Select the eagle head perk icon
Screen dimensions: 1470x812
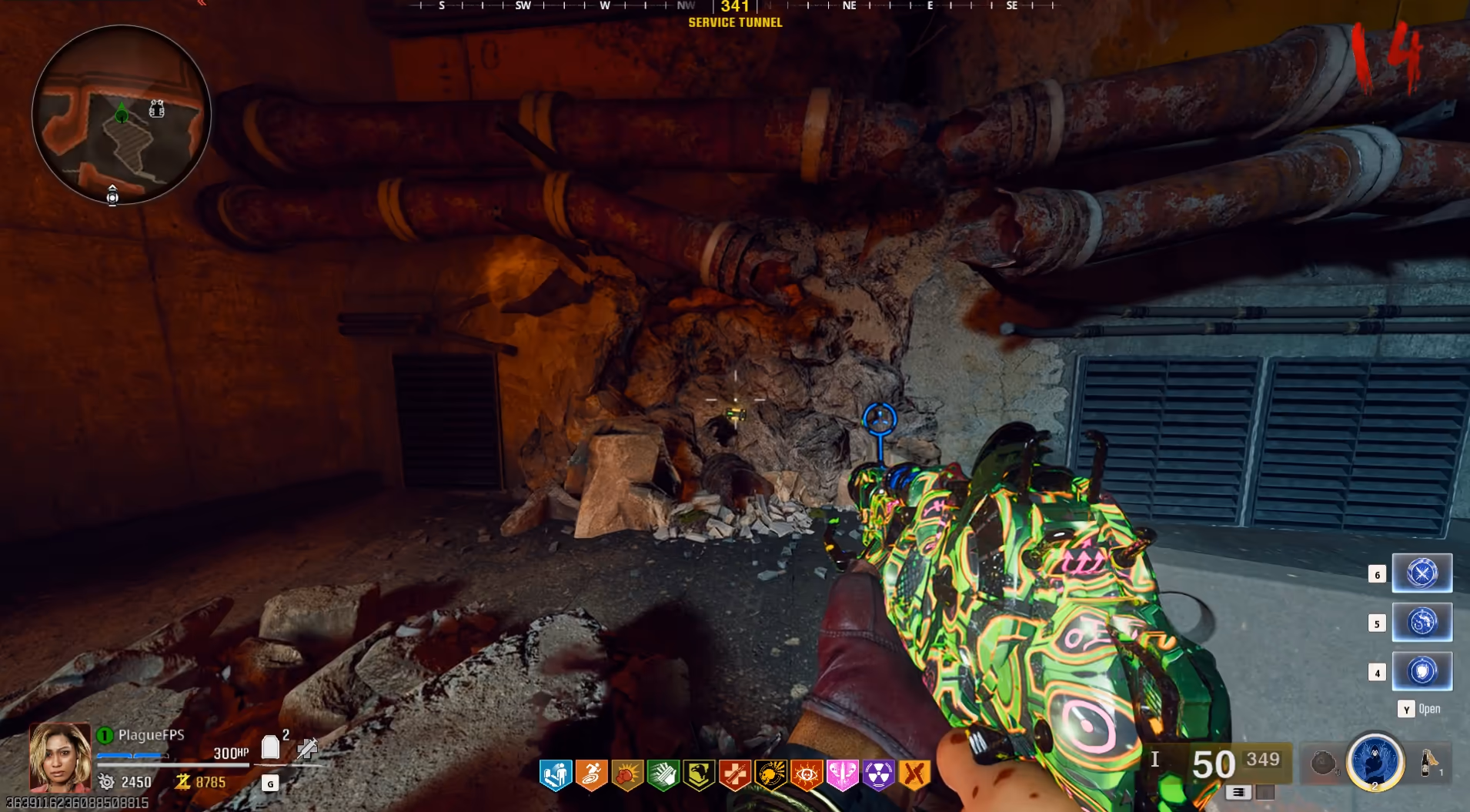(x=699, y=775)
